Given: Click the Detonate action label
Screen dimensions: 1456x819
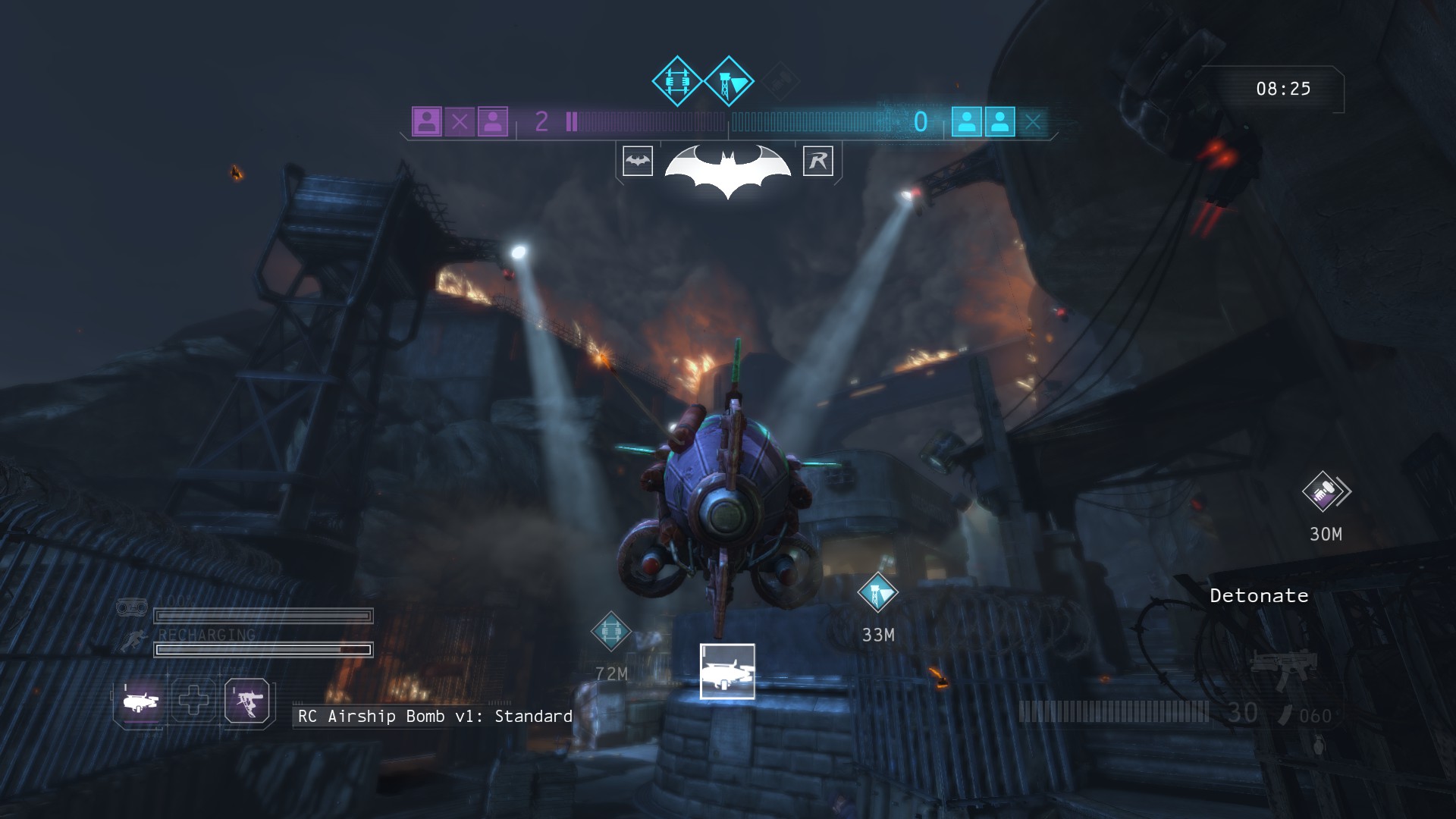Looking at the screenshot, I should pyautogui.click(x=1259, y=596).
